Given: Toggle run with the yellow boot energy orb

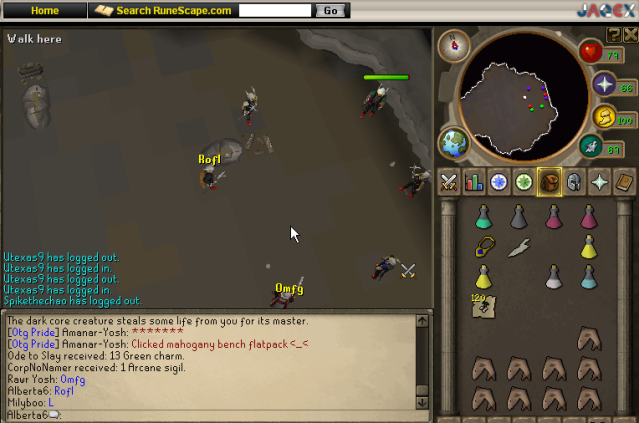Looking at the screenshot, I should click(x=606, y=117).
